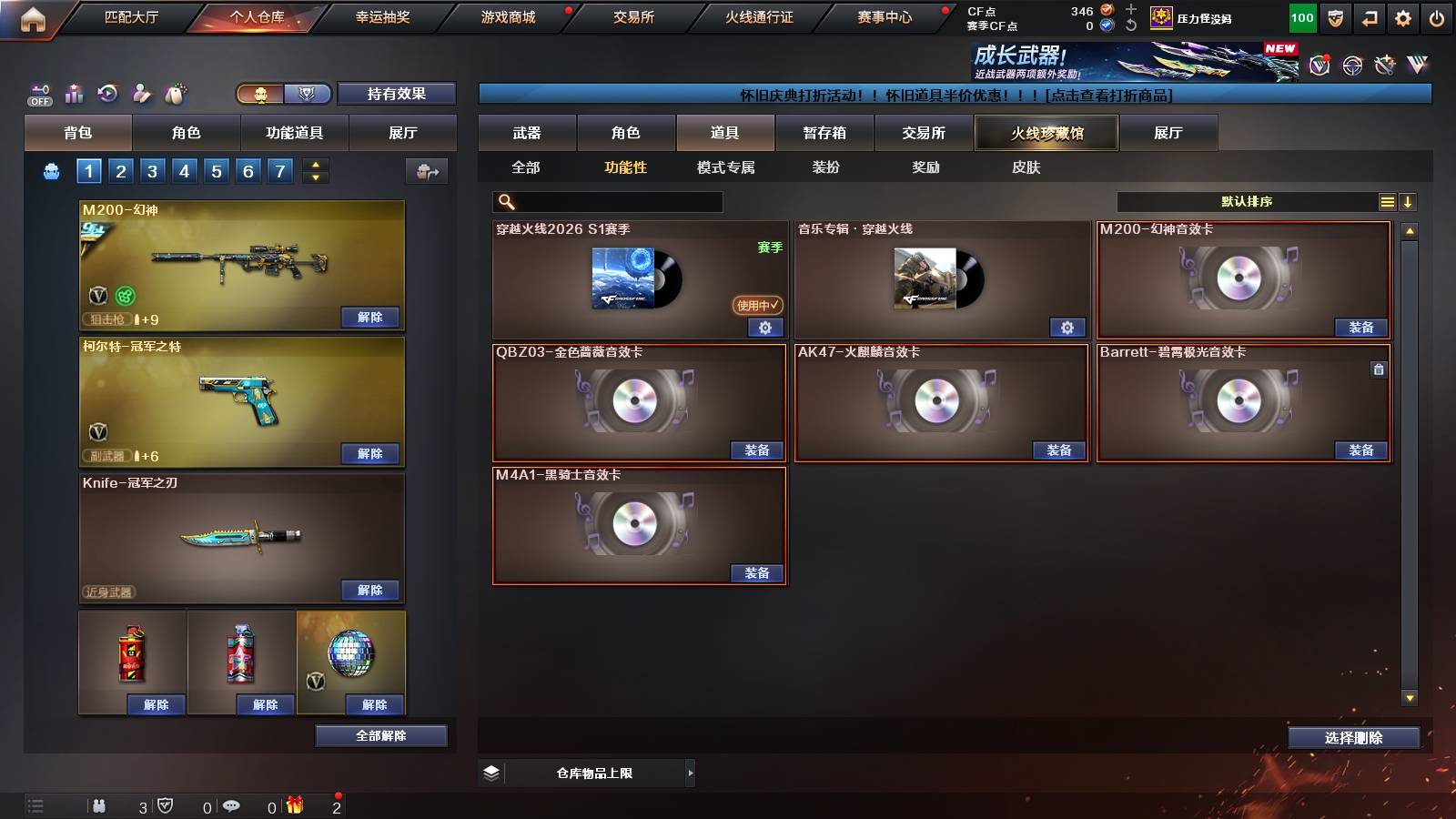Open the game settings gear at top-right
Screen dimensions: 1456x819
pyautogui.click(x=1404, y=16)
